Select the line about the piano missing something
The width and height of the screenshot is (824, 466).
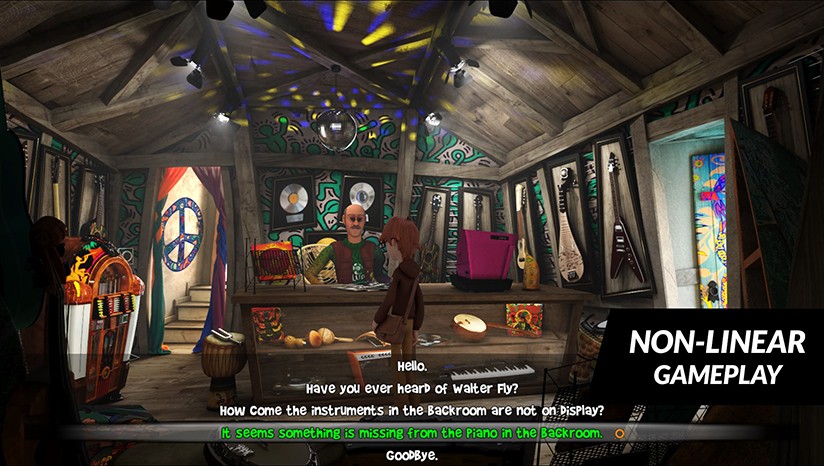point(411,433)
